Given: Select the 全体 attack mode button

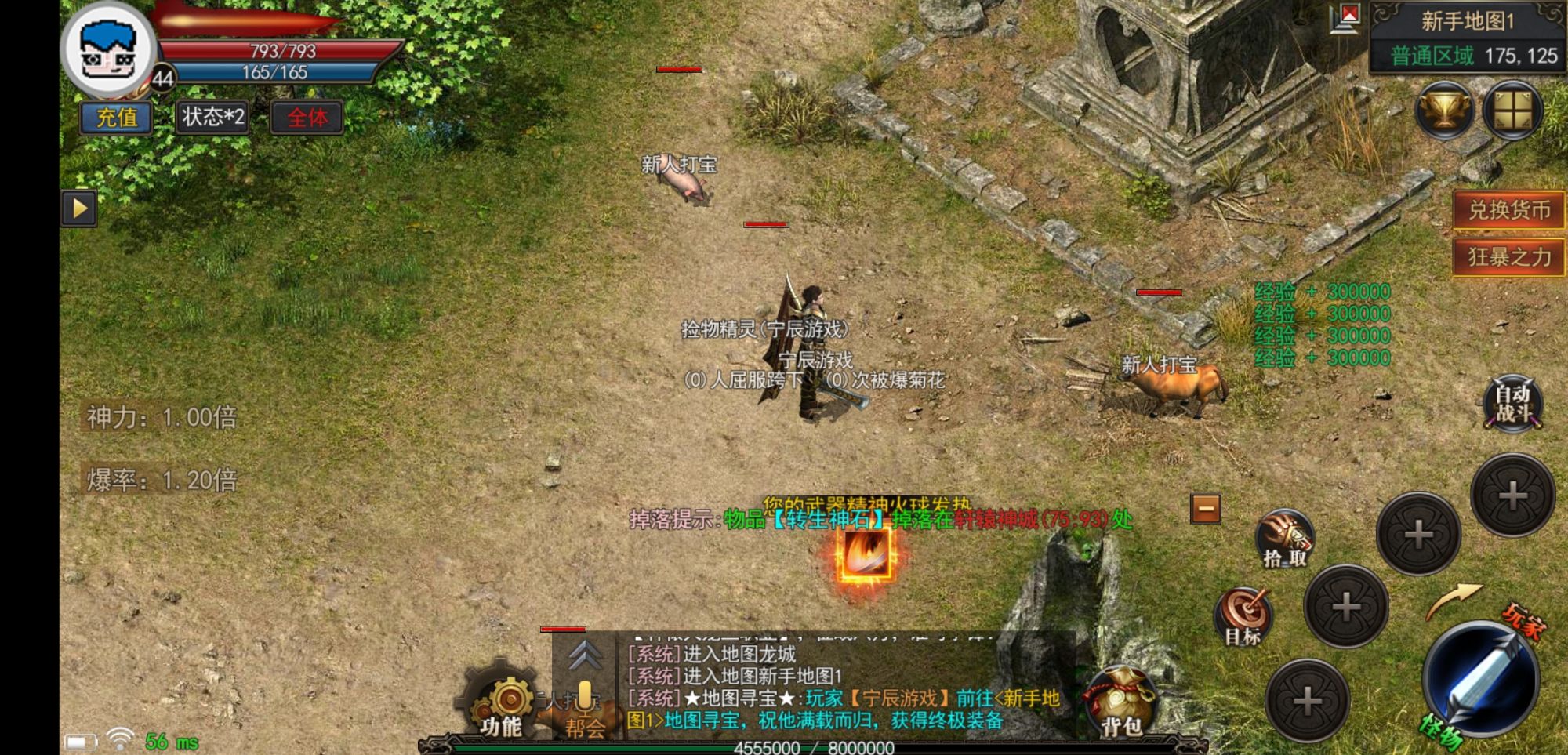Looking at the screenshot, I should (x=307, y=118).
